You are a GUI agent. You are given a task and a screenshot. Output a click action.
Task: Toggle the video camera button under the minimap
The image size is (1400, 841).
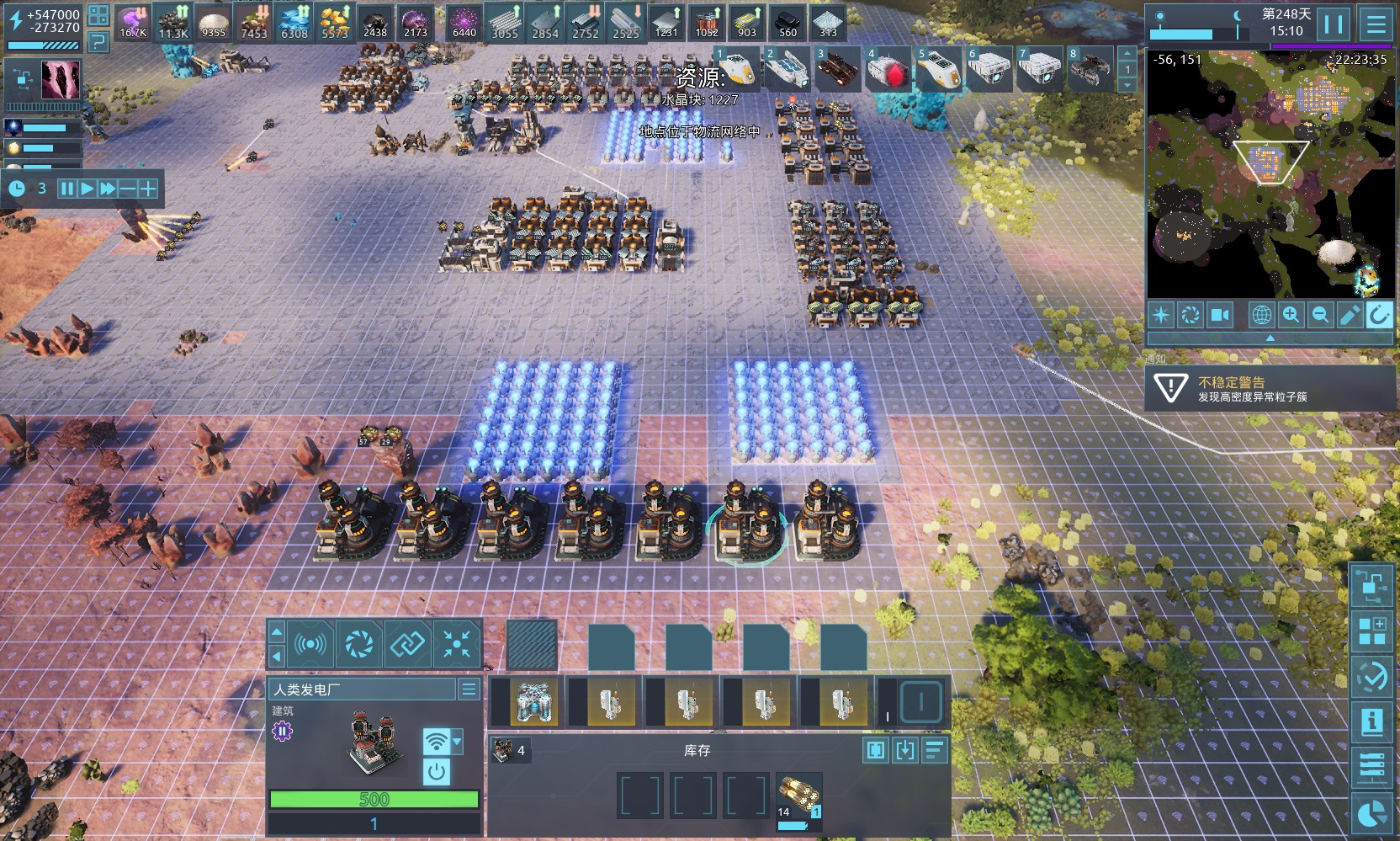pyautogui.click(x=1219, y=315)
